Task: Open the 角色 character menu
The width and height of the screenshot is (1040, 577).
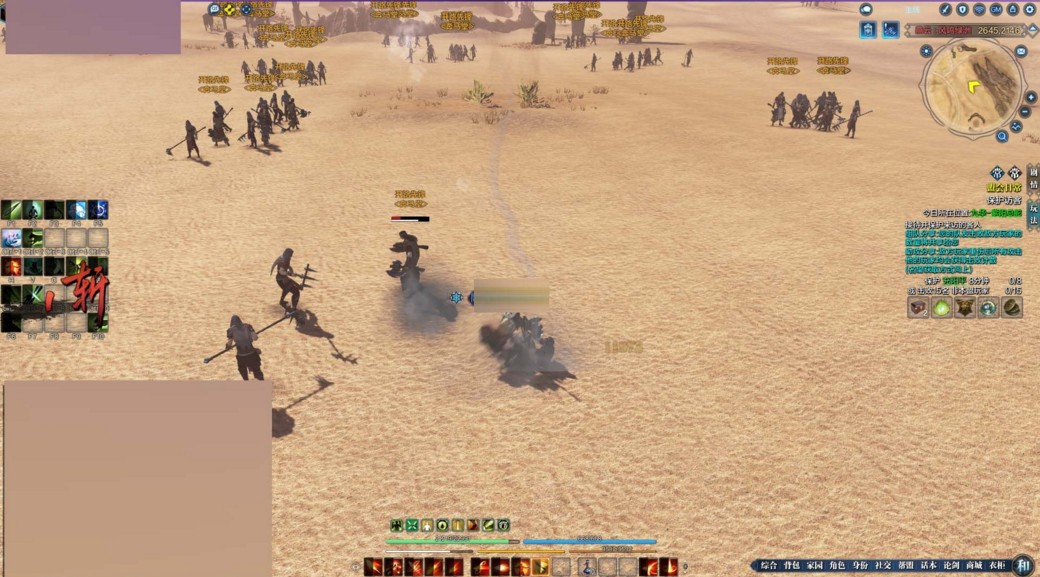Action: tap(837, 566)
